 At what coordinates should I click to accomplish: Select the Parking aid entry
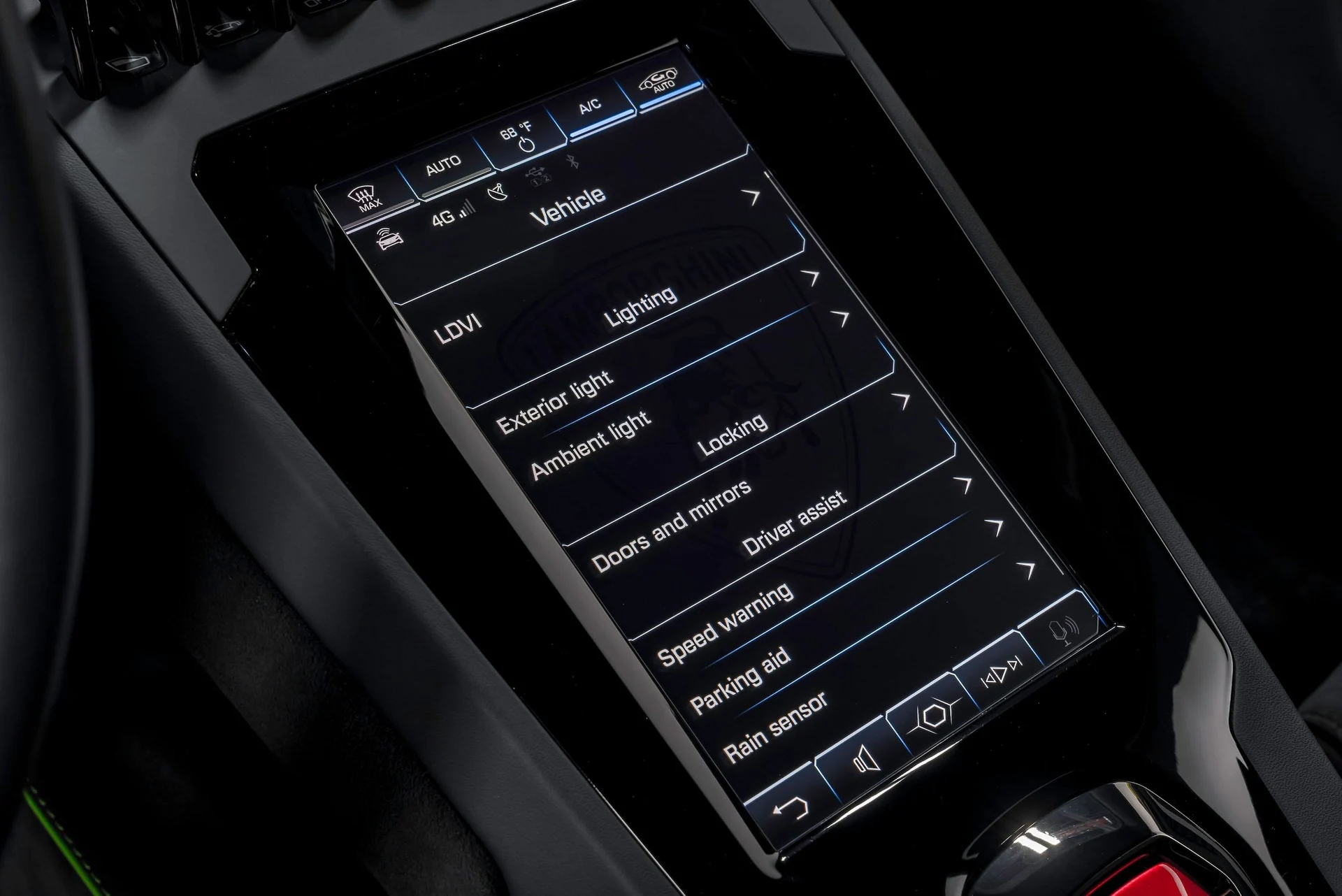(739, 679)
